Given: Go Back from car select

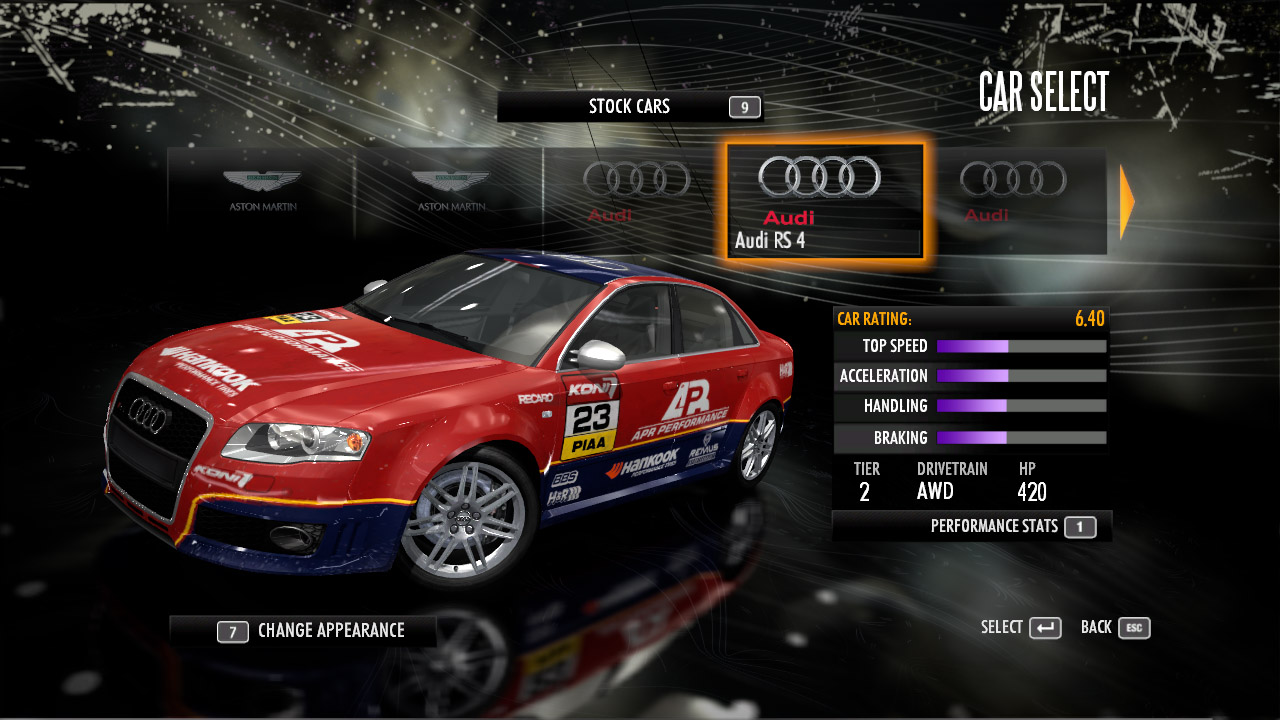Looking at the screenshot, I should [1115, 628].
